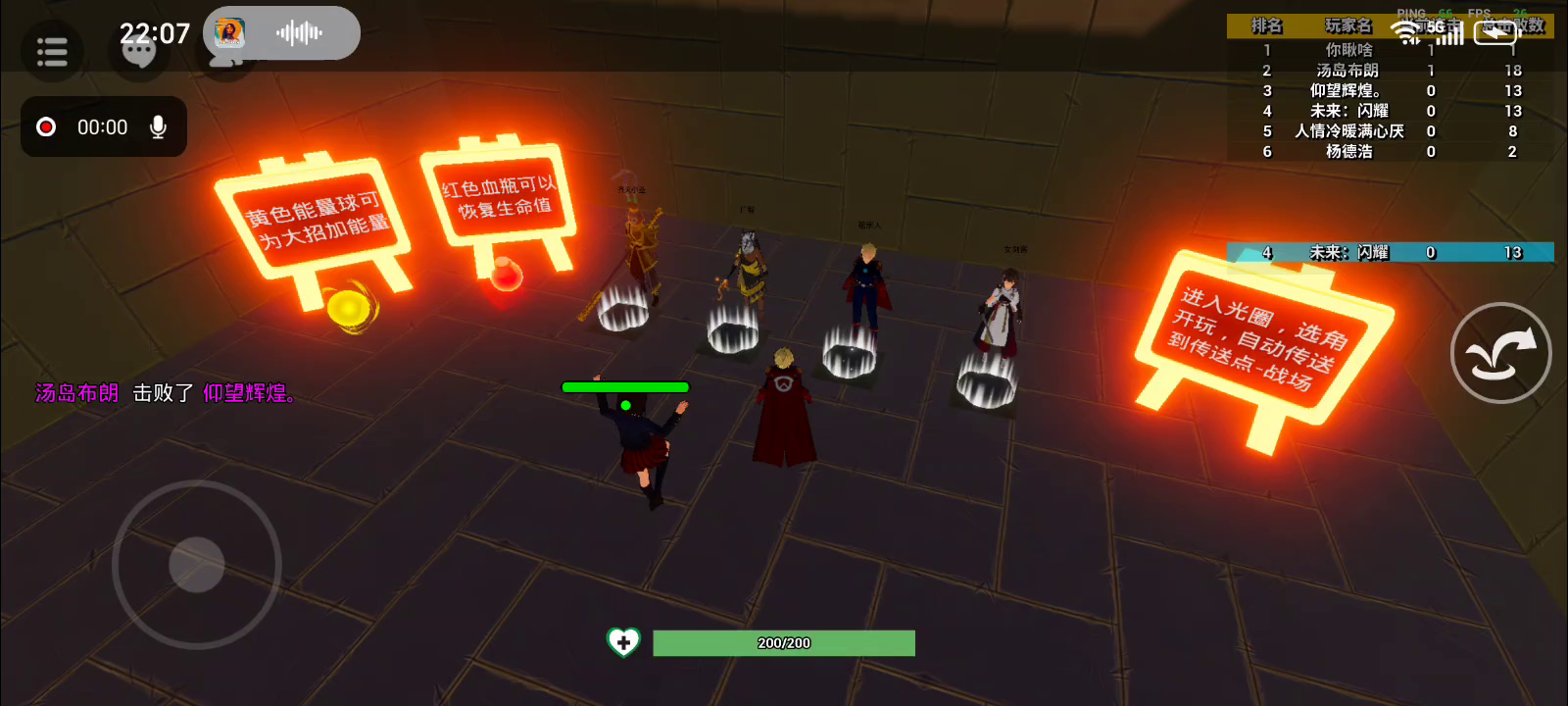
Task: Touch the virtual movement joystick
Action: [x=197, y=565]
